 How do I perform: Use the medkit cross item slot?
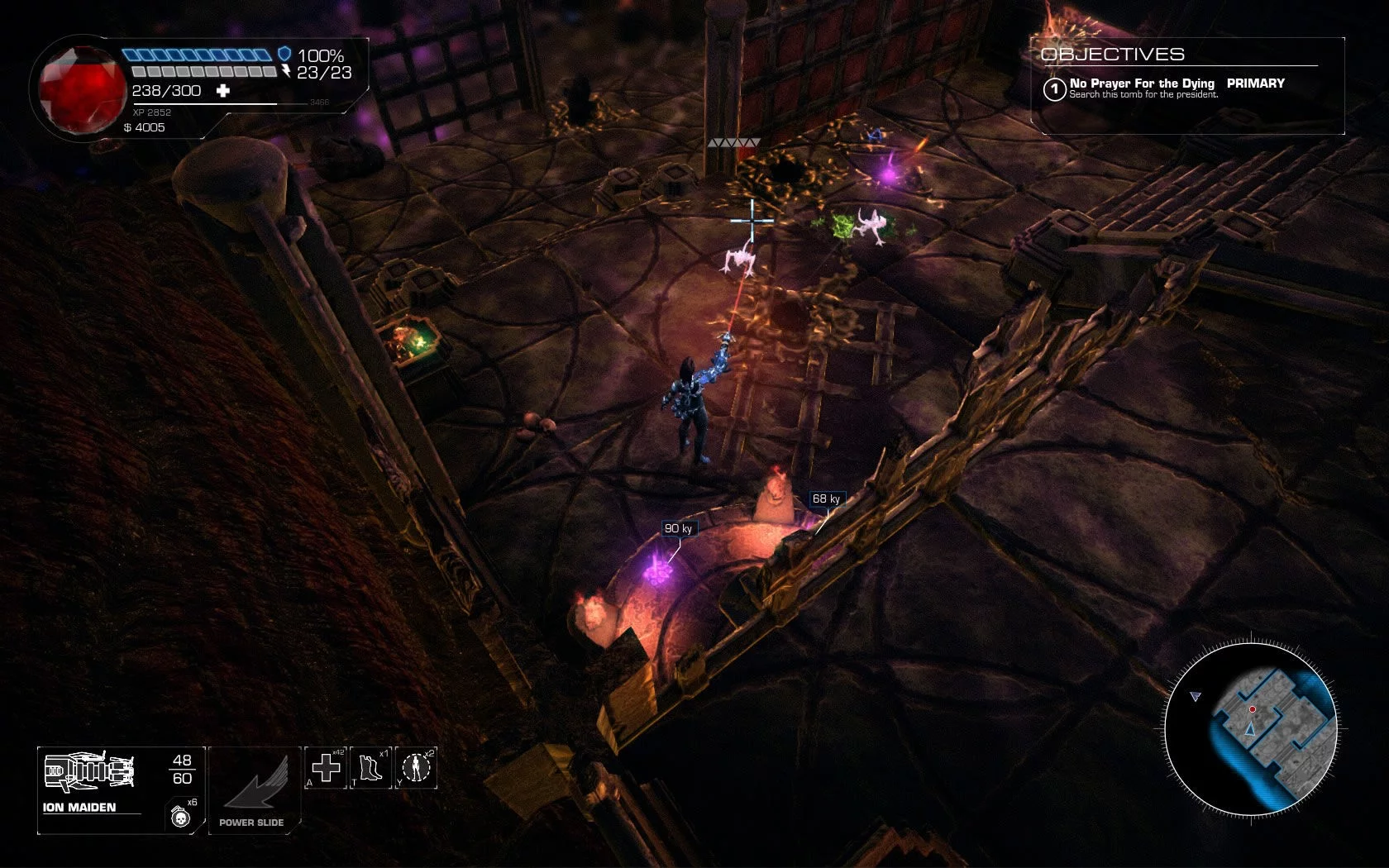pos(327,768)
